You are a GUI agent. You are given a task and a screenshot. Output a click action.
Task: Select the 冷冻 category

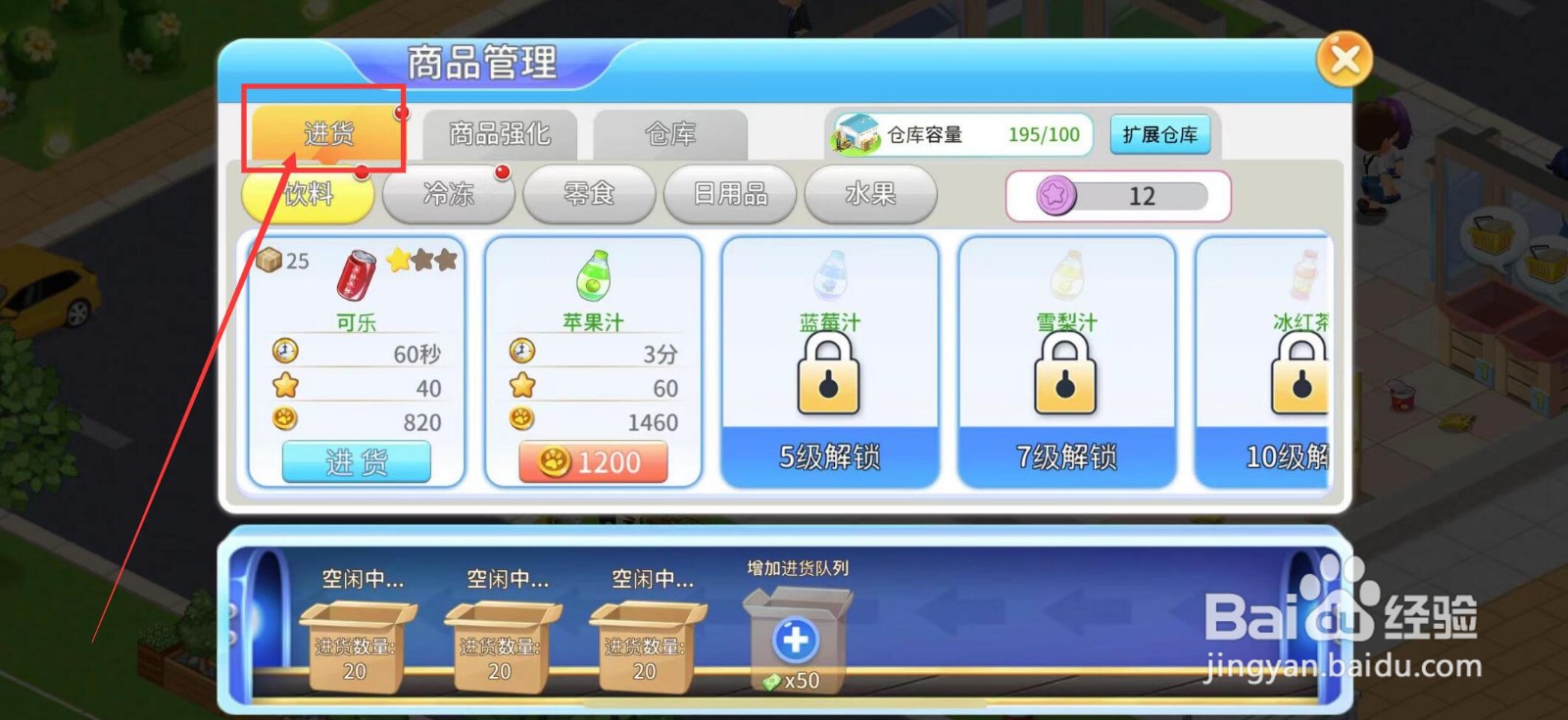tap(448, 195)
